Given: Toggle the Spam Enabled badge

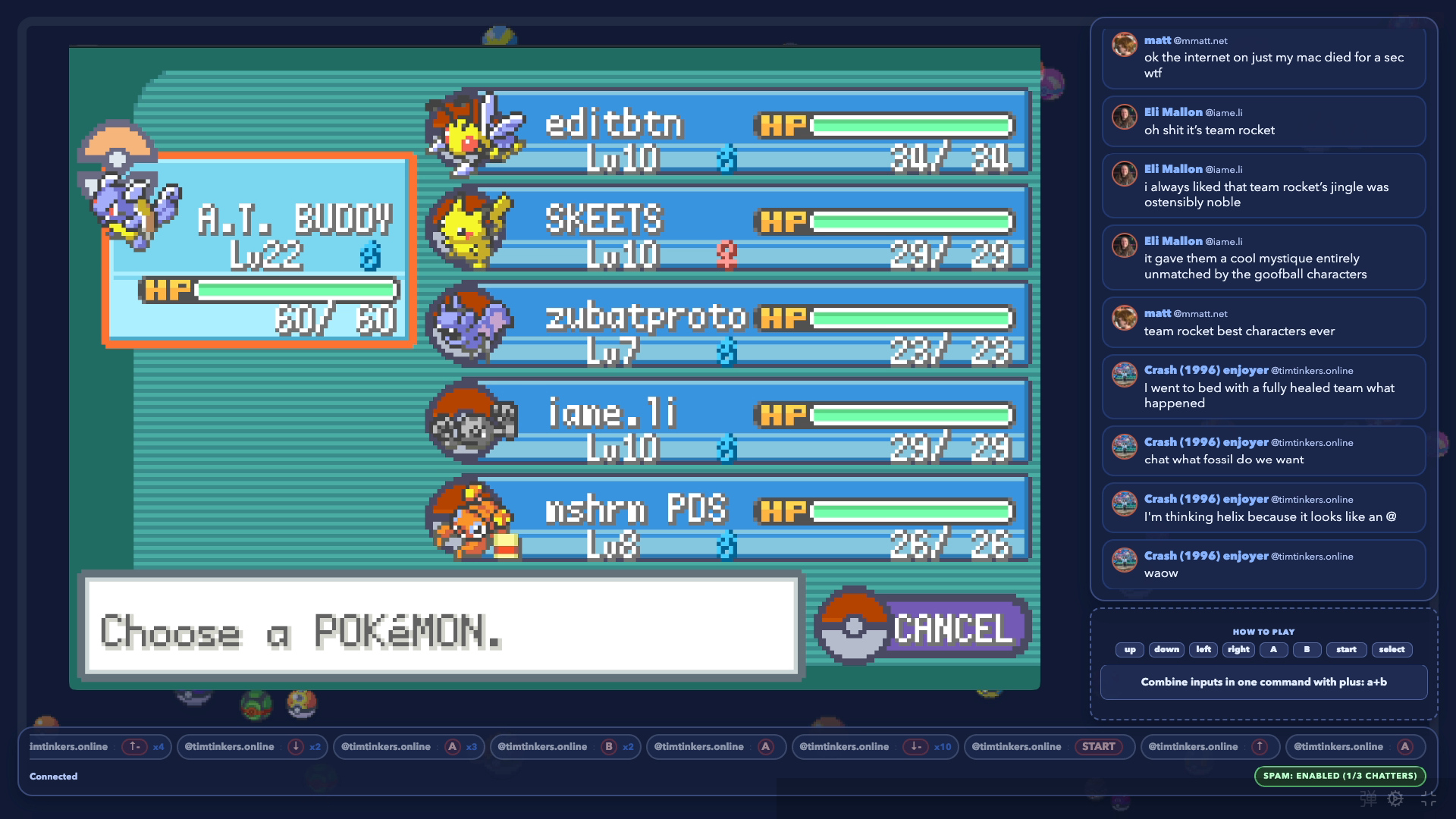Looking at the screenshot, I should click(x=1340, y=776).
